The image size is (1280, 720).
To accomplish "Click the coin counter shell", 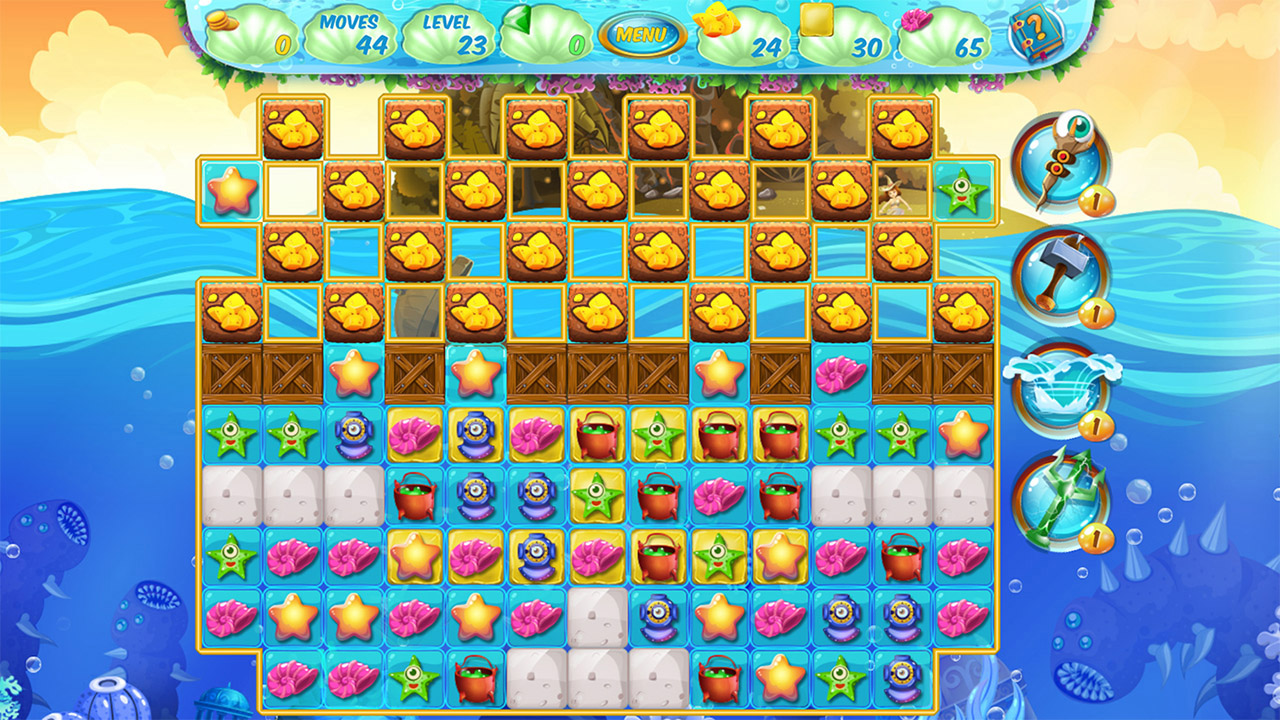I will coord(250,30).
